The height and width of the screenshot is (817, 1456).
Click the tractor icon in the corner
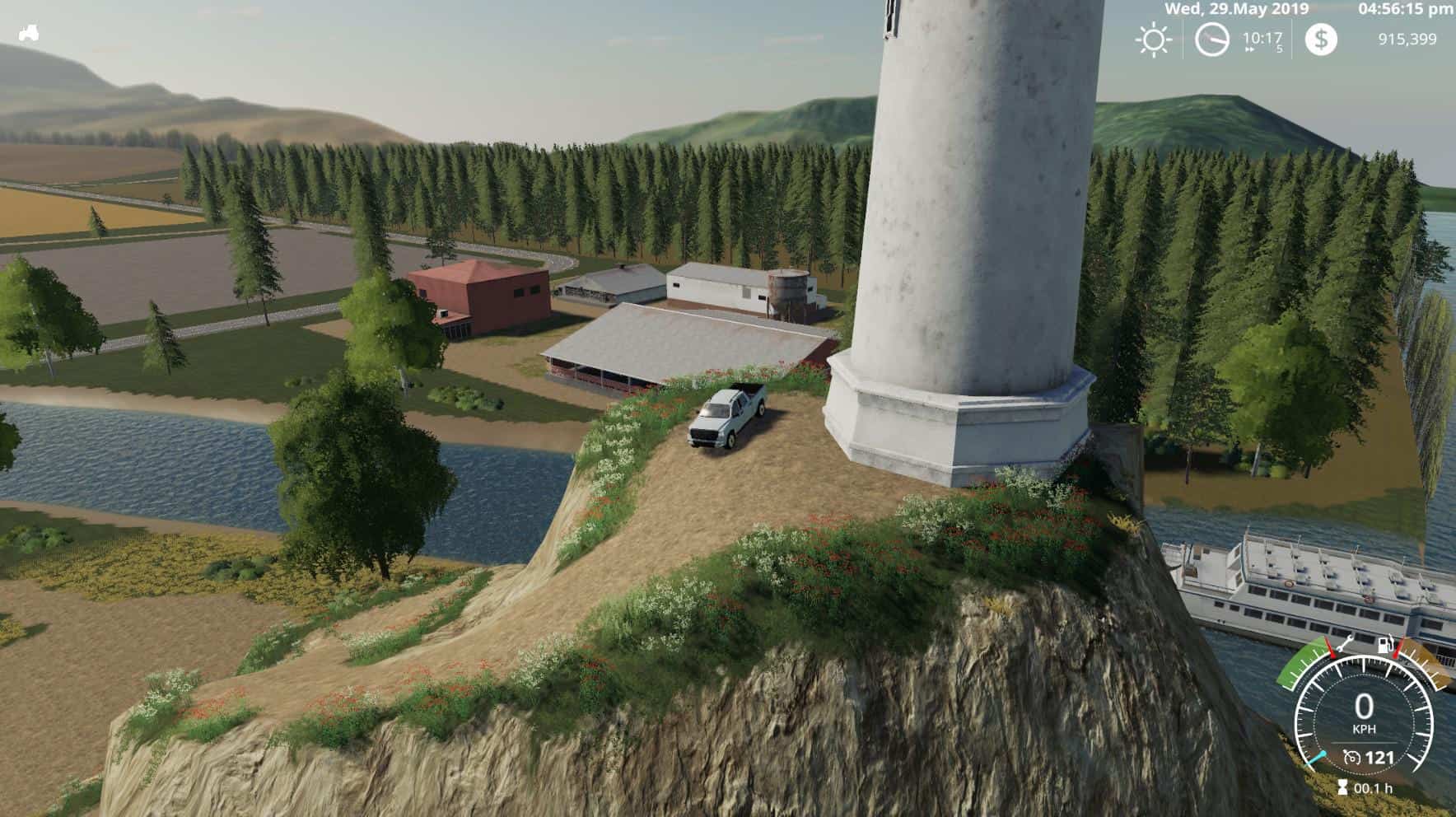click(x=29, y=34)
